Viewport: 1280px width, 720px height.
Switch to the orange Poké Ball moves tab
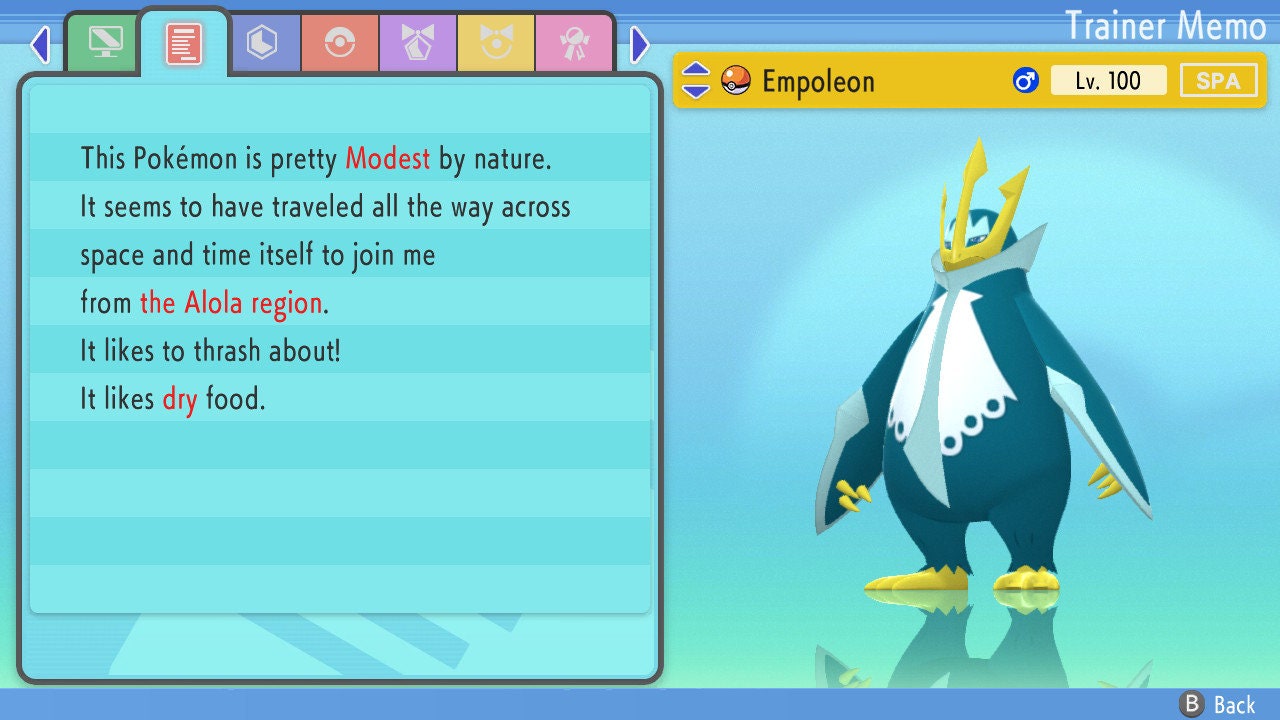340,43
